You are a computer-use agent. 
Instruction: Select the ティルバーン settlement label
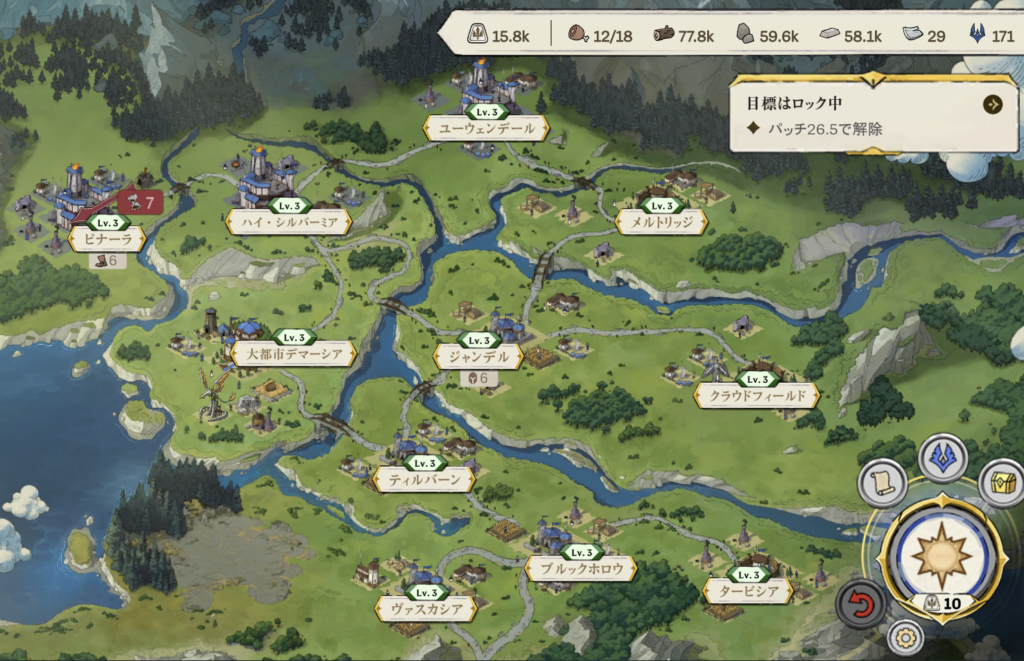pyautogui.click(x=424, y=480)
